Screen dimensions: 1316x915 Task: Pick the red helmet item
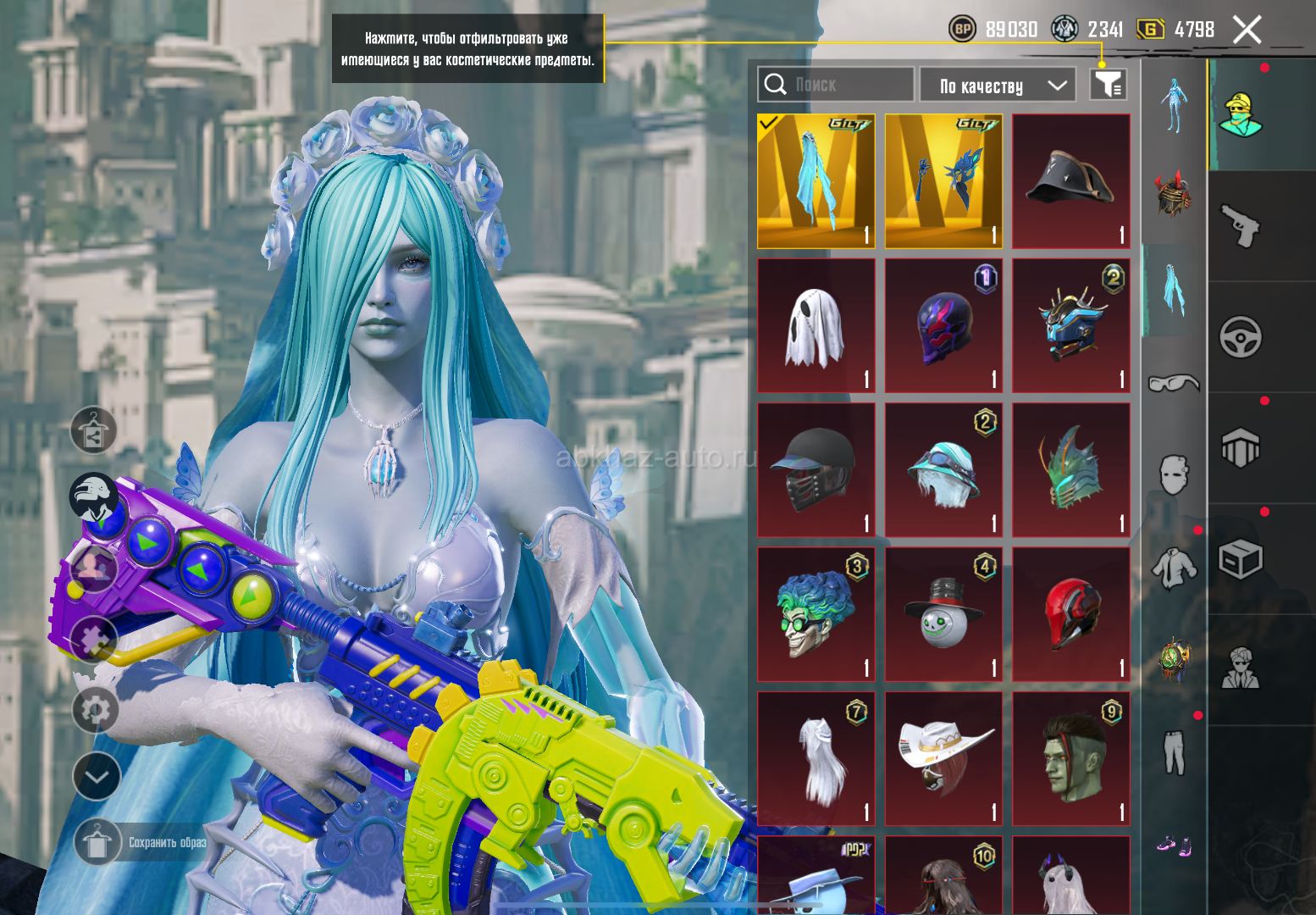click(x=1071, y=614)
